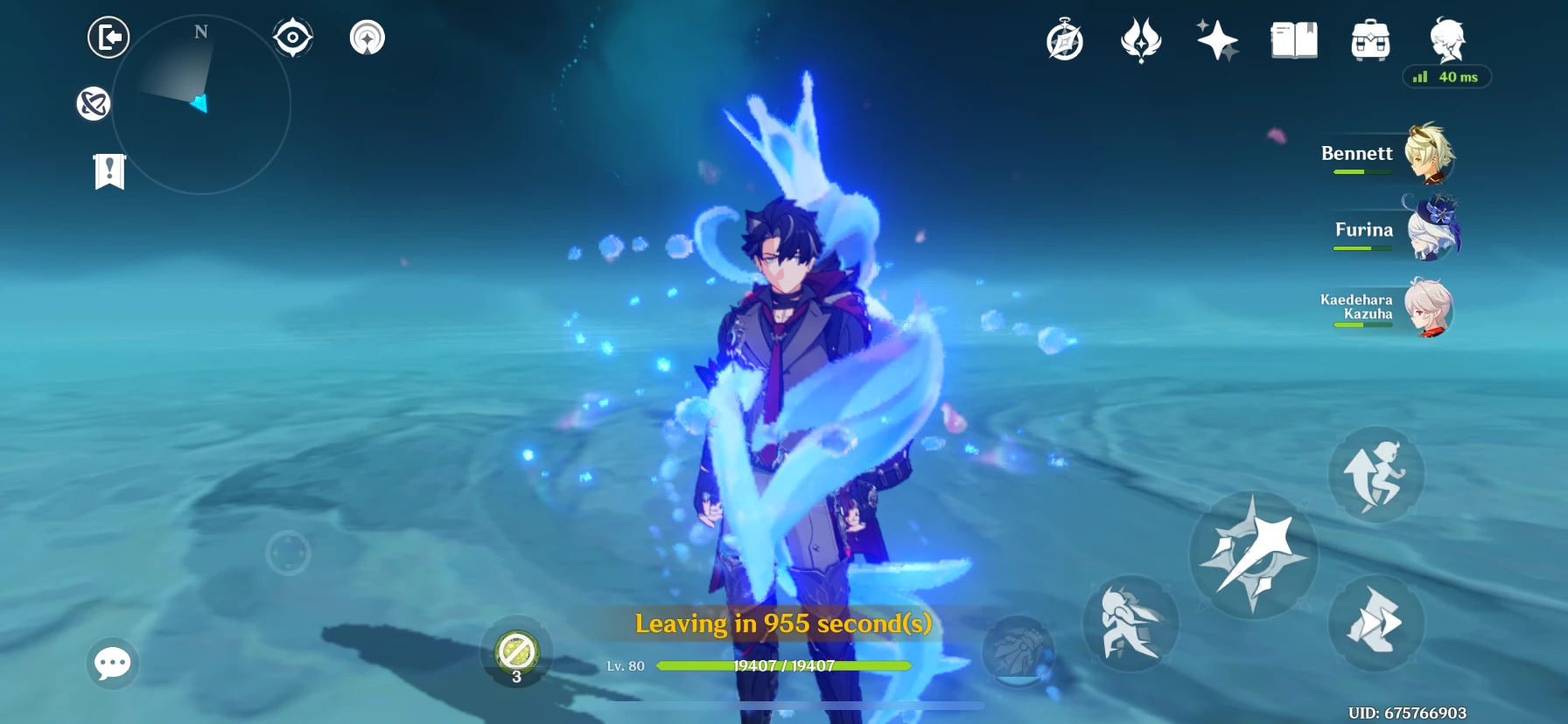Image resolution: width=1568 pixels, height=724 pixels.
Task: Open the Inventory backpack
Action: click(x=1369, y=40)
